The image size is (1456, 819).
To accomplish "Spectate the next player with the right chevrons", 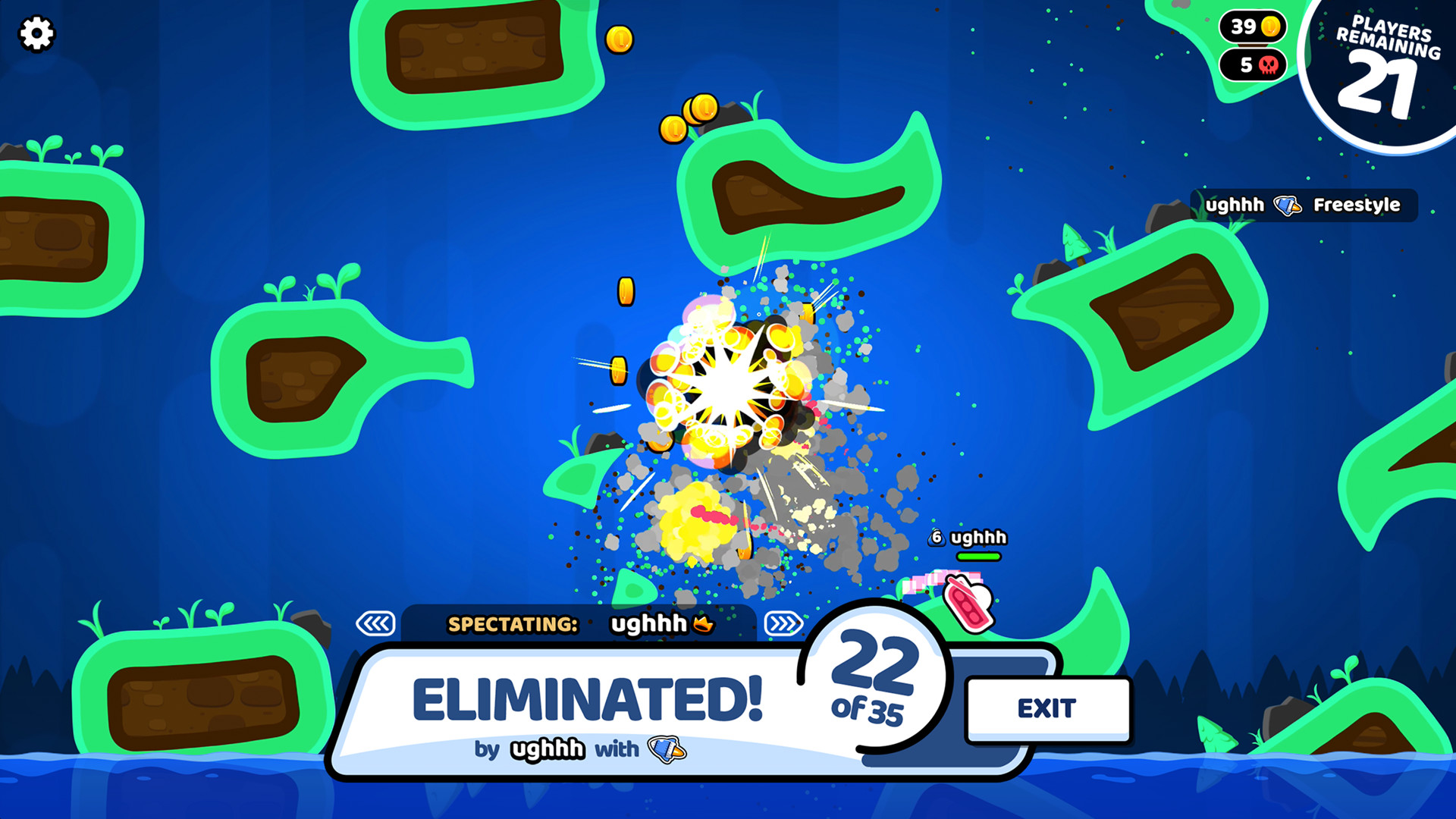I will (784, 624).
